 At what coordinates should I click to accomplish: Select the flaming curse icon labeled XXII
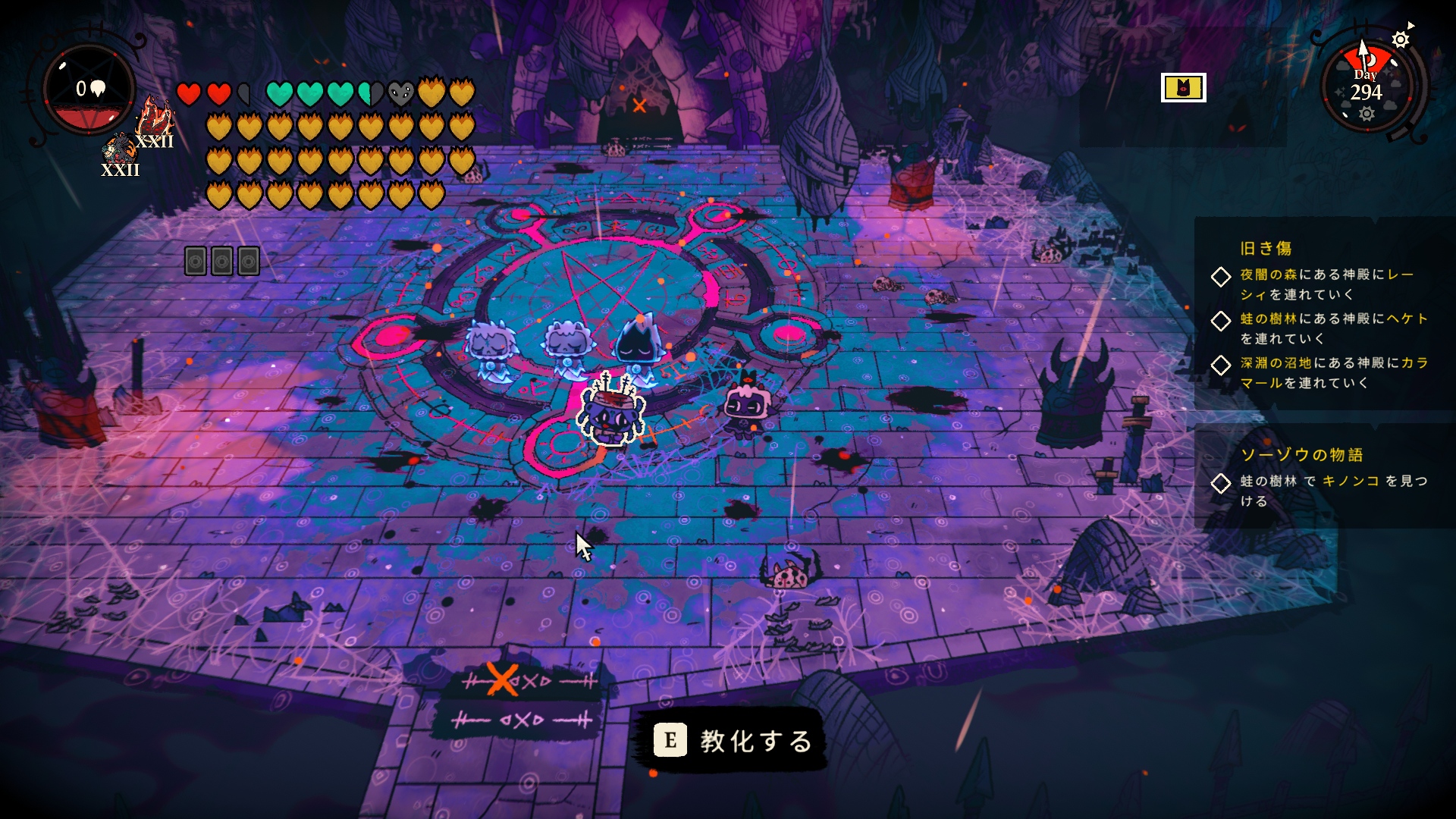click(x=155, y=121)
